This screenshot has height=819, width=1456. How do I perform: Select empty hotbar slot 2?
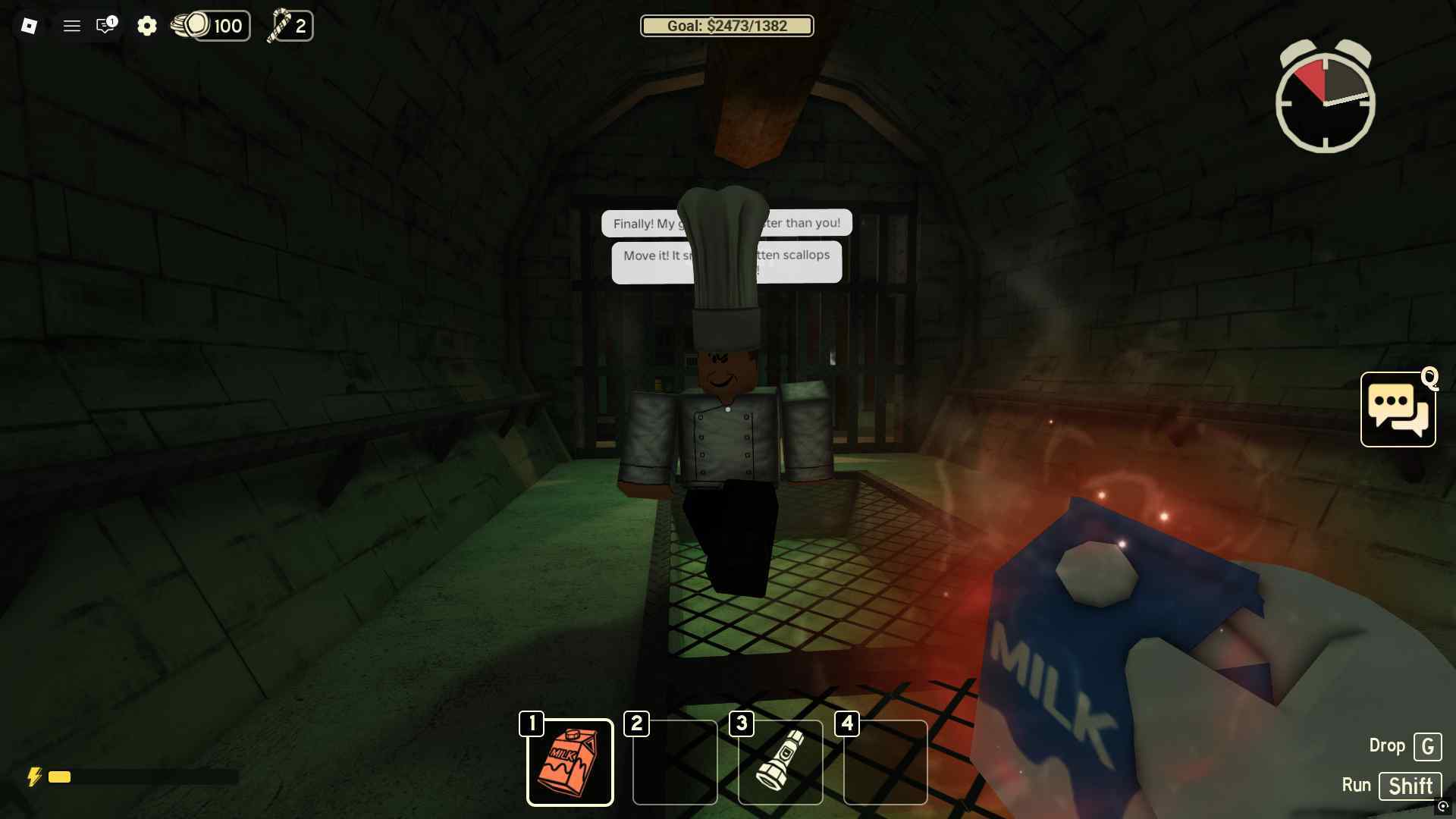pos(675,761)
